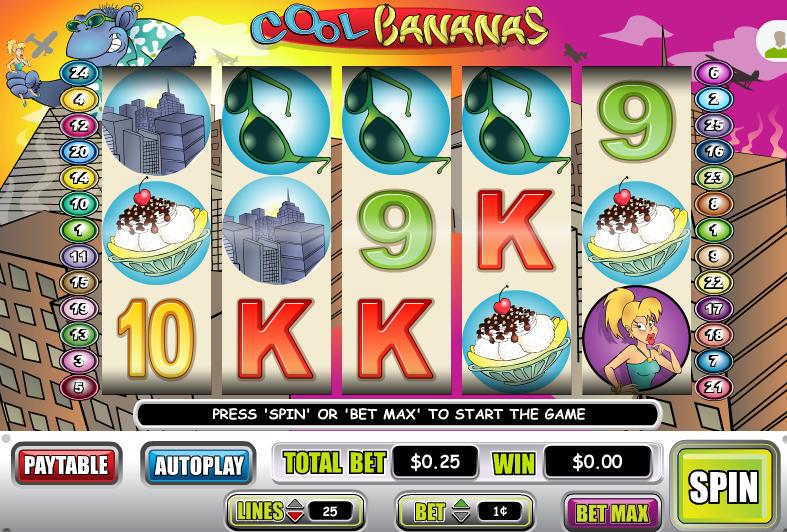
Task: Start AUTOPLAY mode
Action: pos(199,464)
